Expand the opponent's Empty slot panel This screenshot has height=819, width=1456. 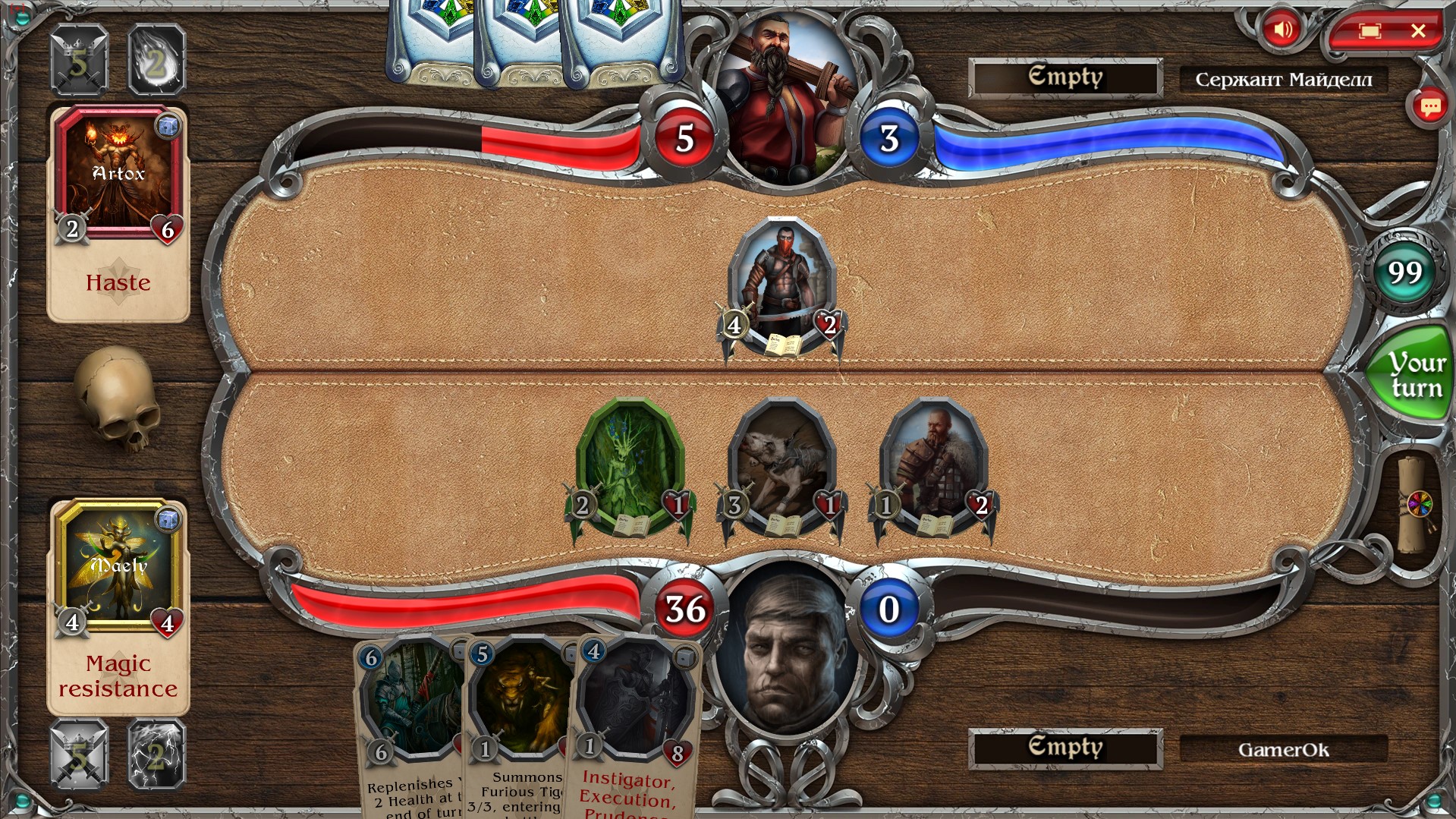pyautogui.click(x=1065, y=77)
